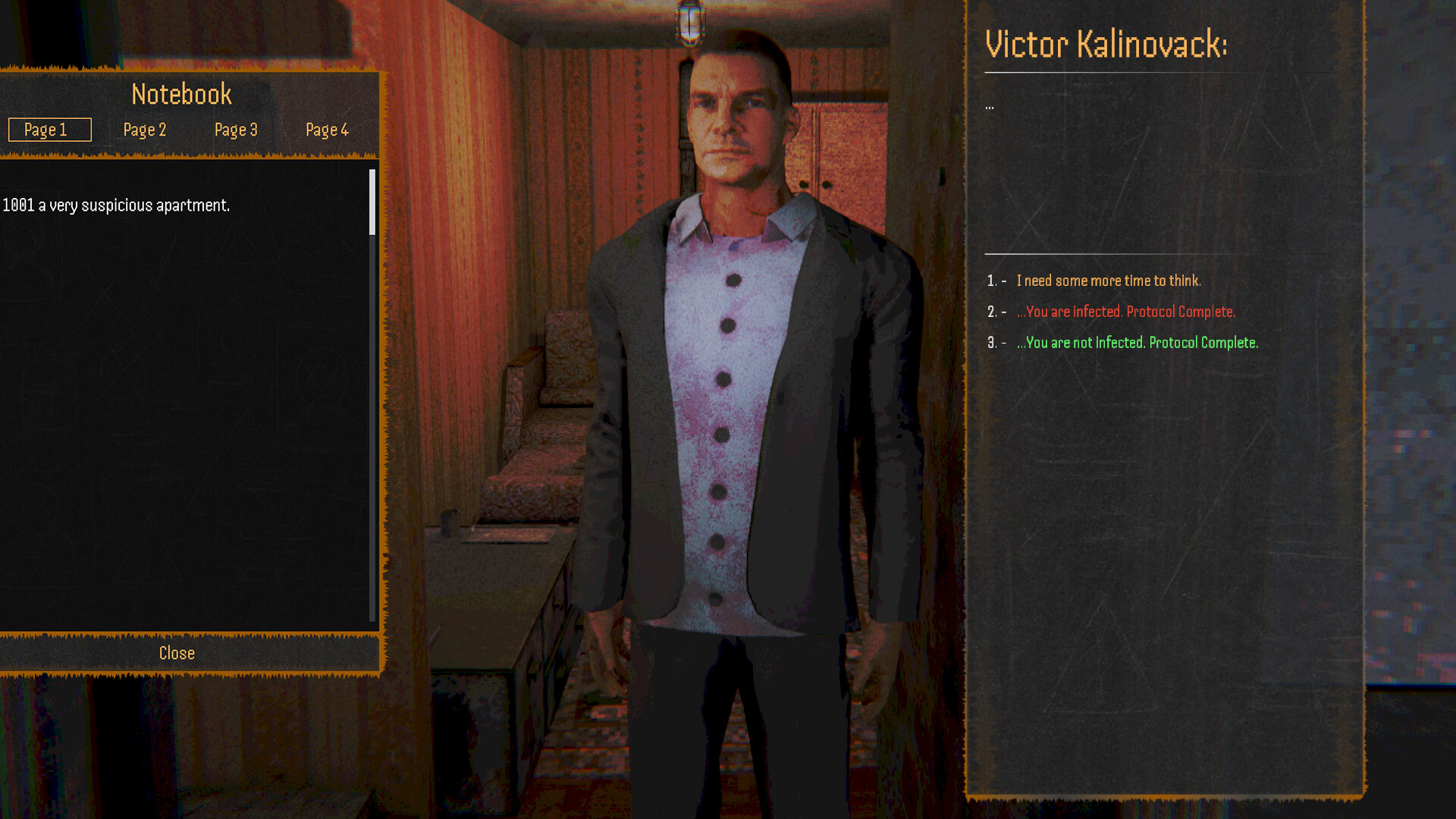Viewport: 1456px width, 819px height.
Task: Choose "I need some more time to think"
Action: (x=1109, y=280)
